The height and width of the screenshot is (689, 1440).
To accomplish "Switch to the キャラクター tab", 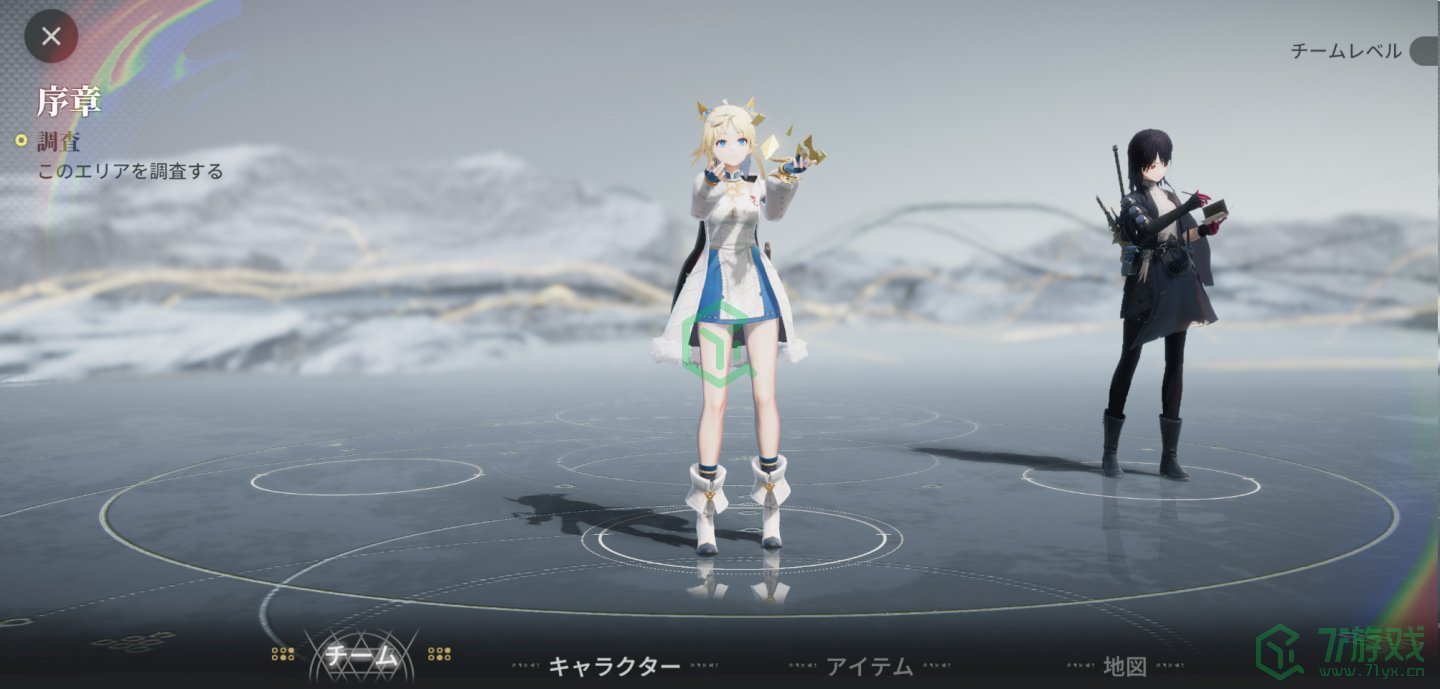I will 614,666.
